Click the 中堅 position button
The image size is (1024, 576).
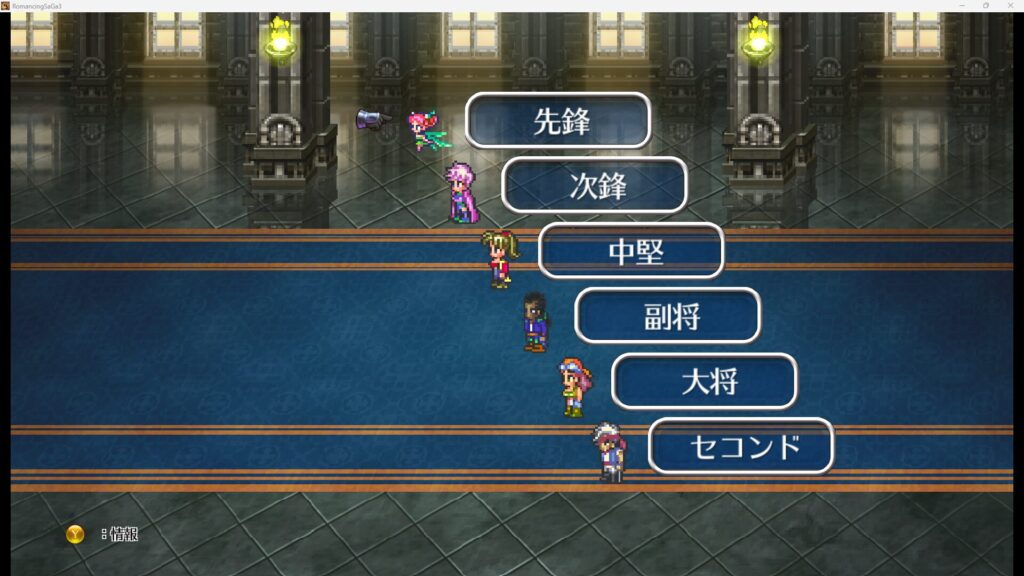(631, 251)
